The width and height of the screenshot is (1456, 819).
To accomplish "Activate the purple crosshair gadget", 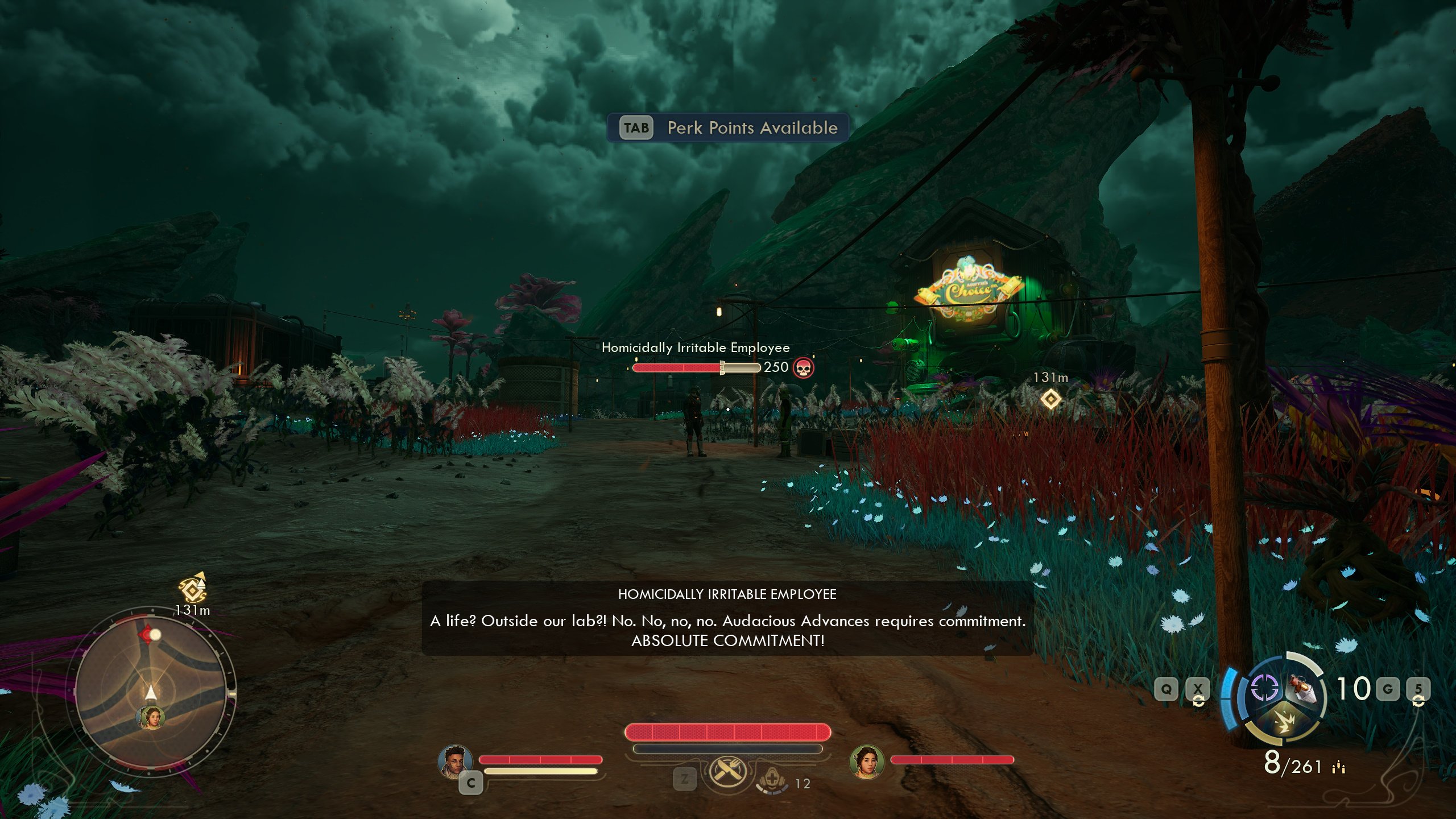I will tap(1265, 689).
